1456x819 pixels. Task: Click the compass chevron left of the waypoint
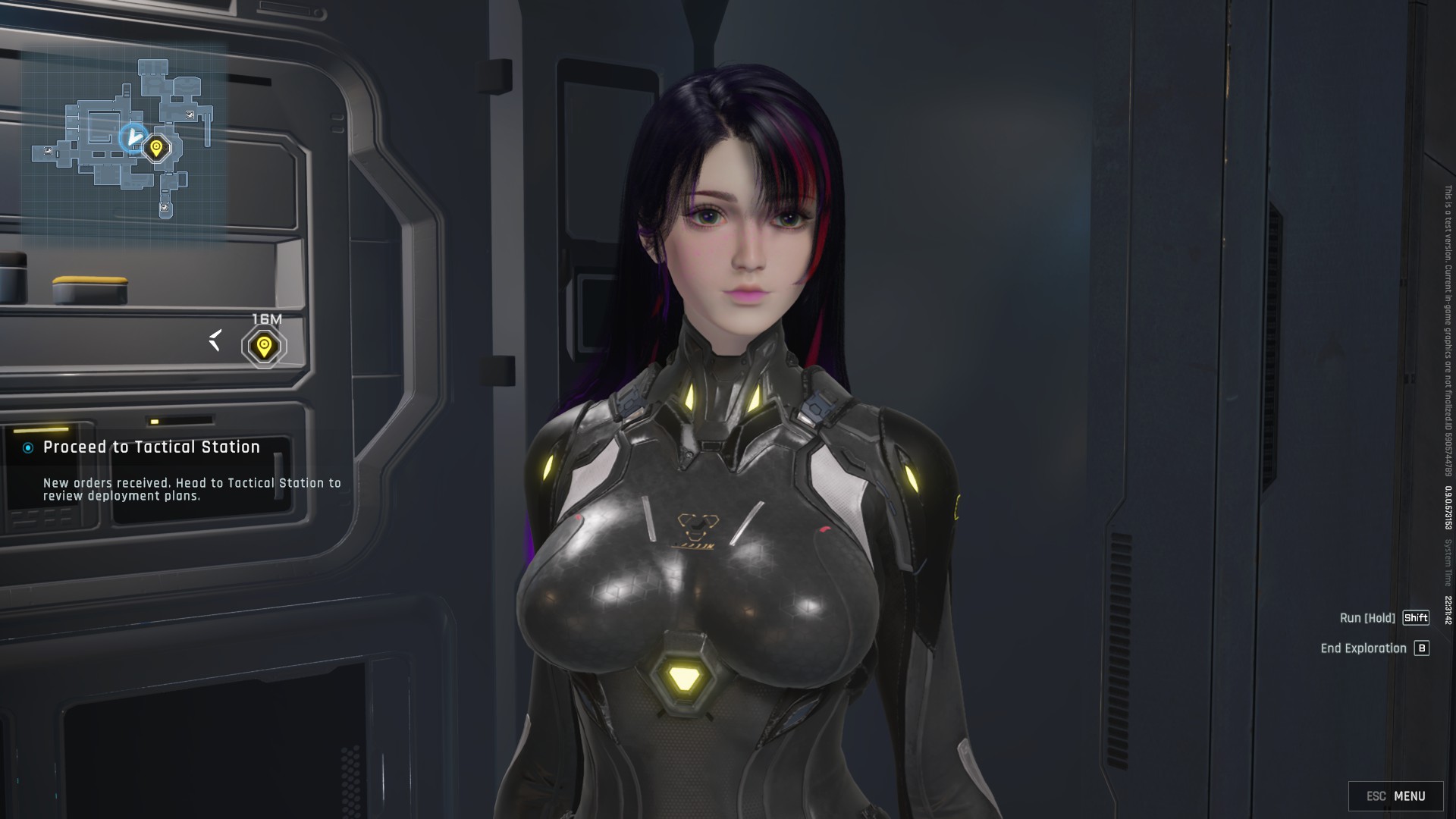[215, 341]
